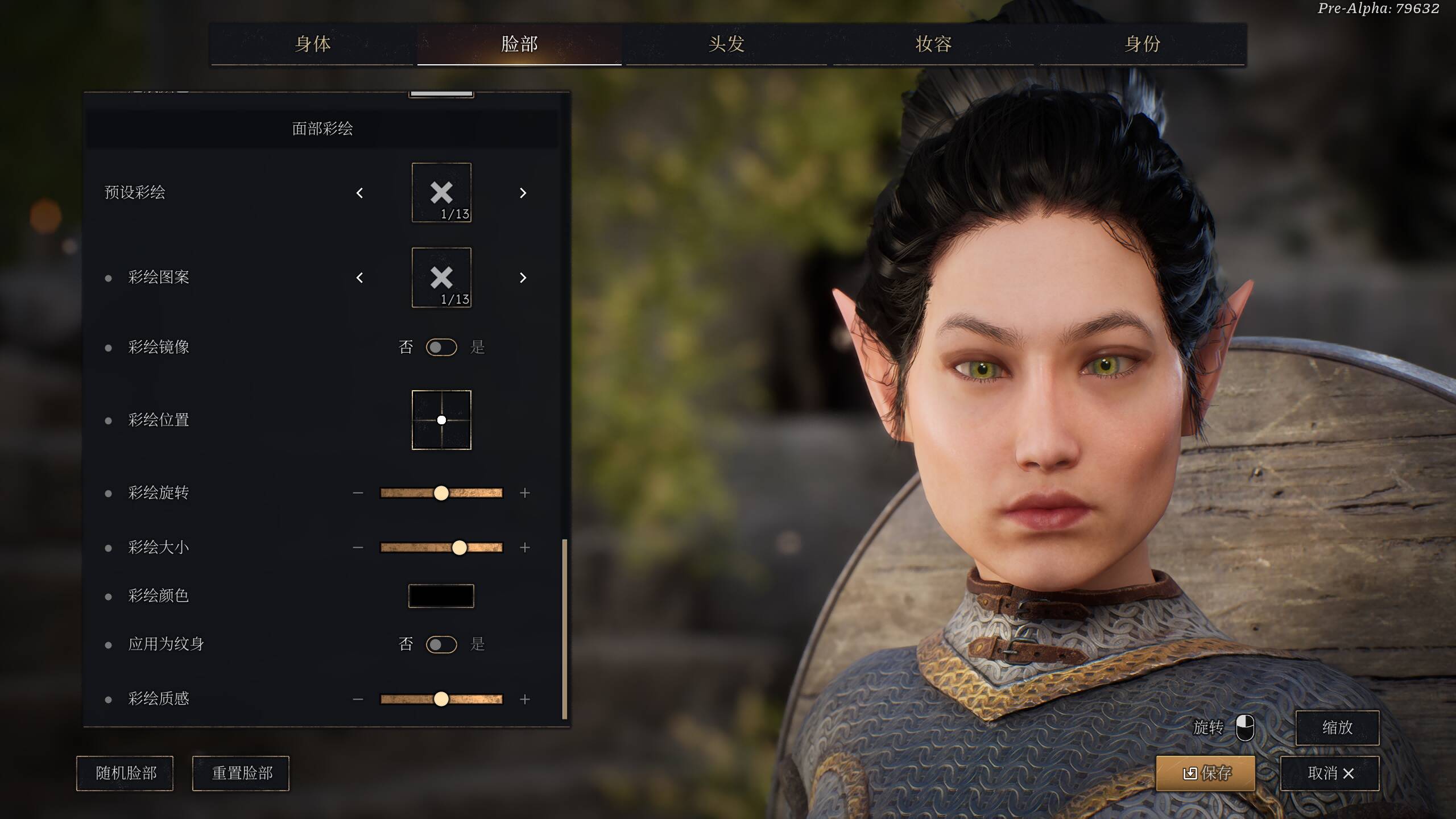Toggle the 应用为纹身 switch
The image size is (1456, 819).
441,644
